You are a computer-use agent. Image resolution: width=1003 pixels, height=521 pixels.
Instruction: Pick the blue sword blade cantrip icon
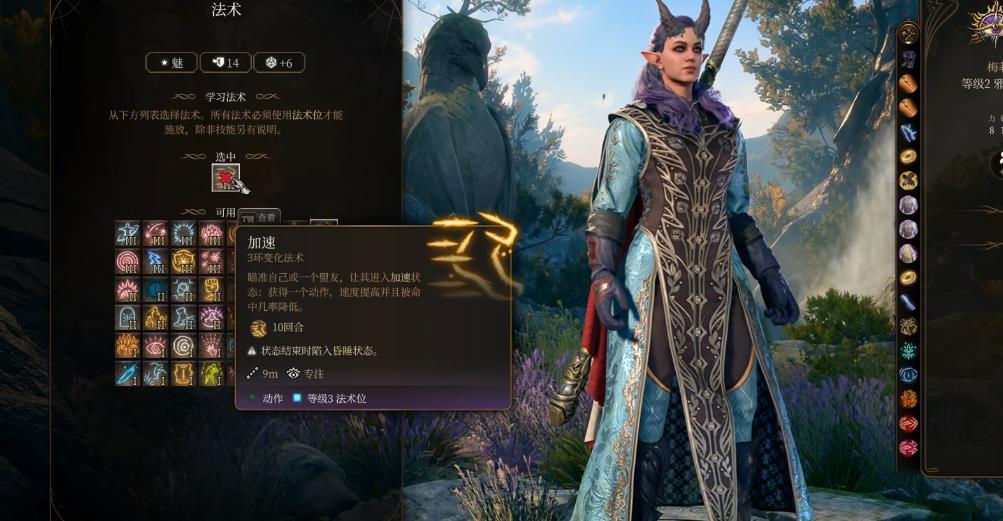(127, 374)
